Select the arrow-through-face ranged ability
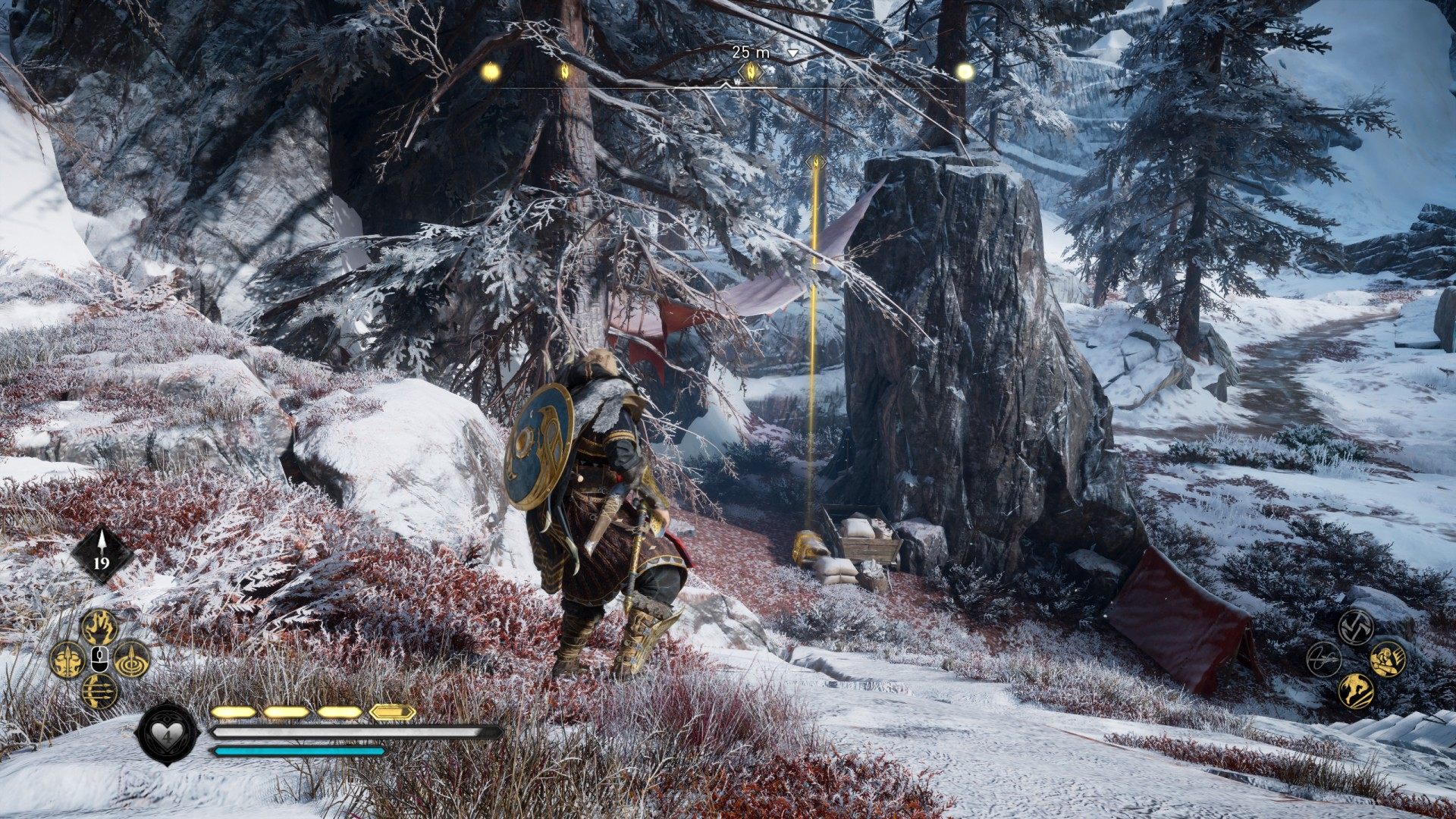This screenshot has height=819, width=1456. coord(67,659)
